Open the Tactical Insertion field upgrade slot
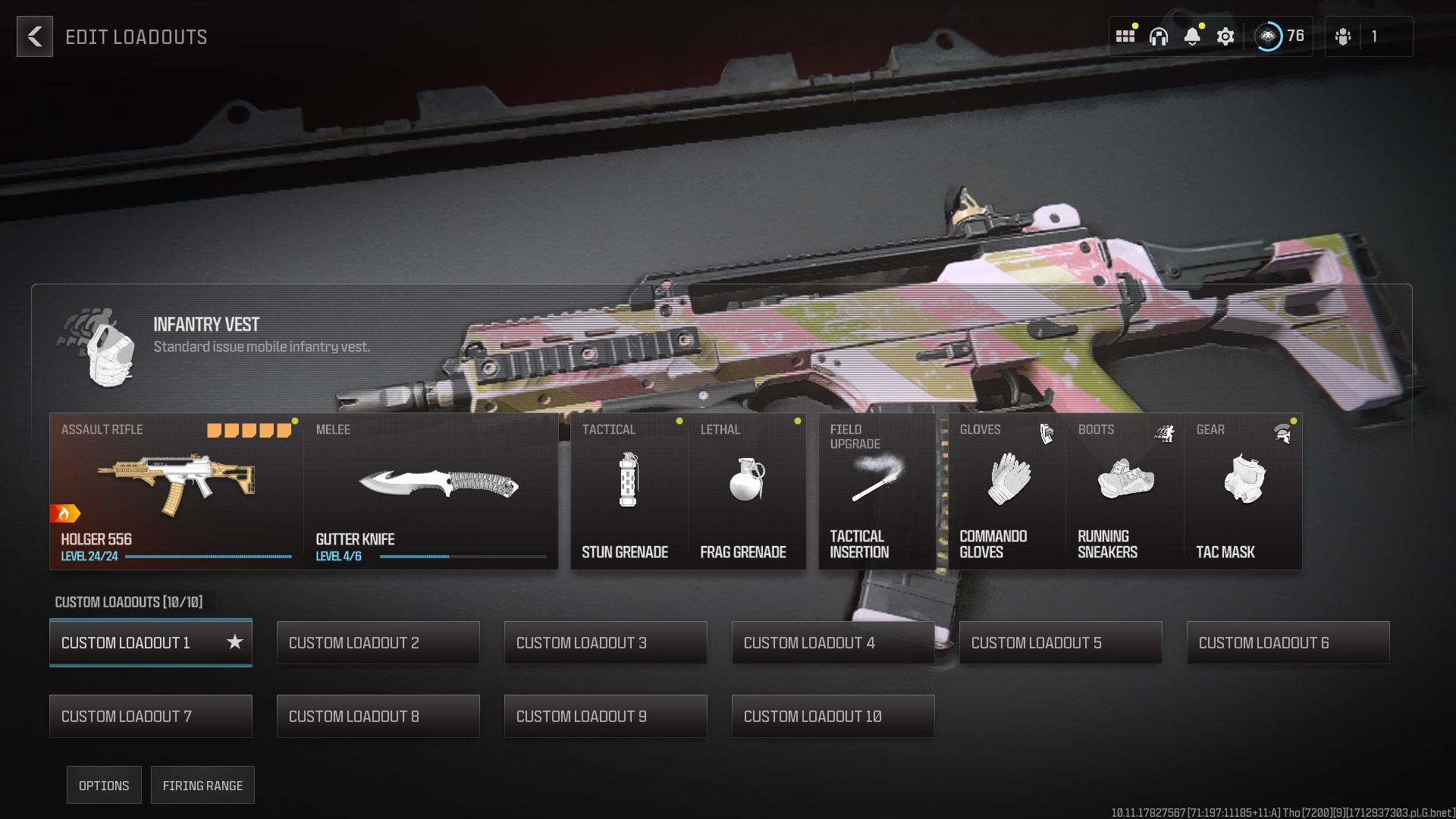 tap(877, 489)
